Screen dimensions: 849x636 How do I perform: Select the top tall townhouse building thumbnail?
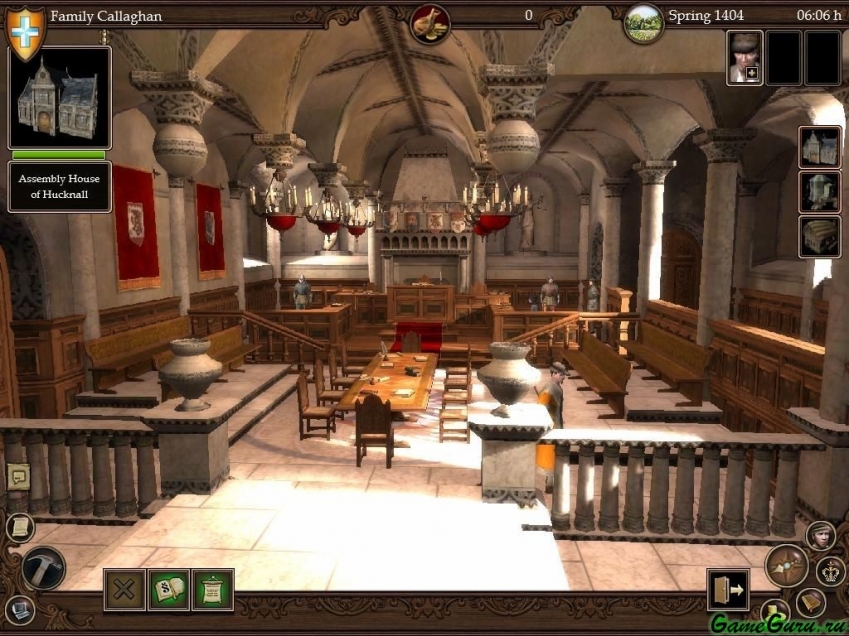click(819, 147)
